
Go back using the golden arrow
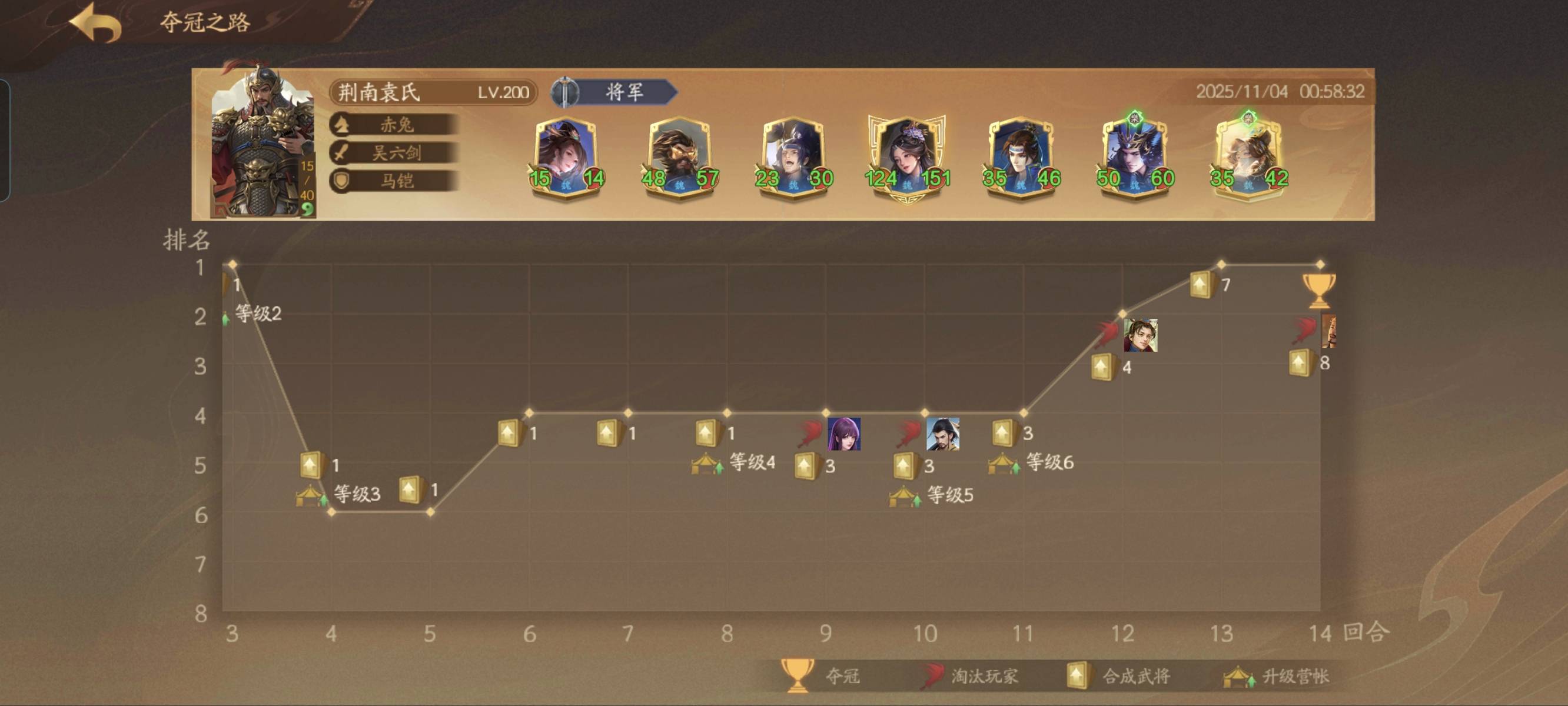pyautogui.click(x=96, y=23)
